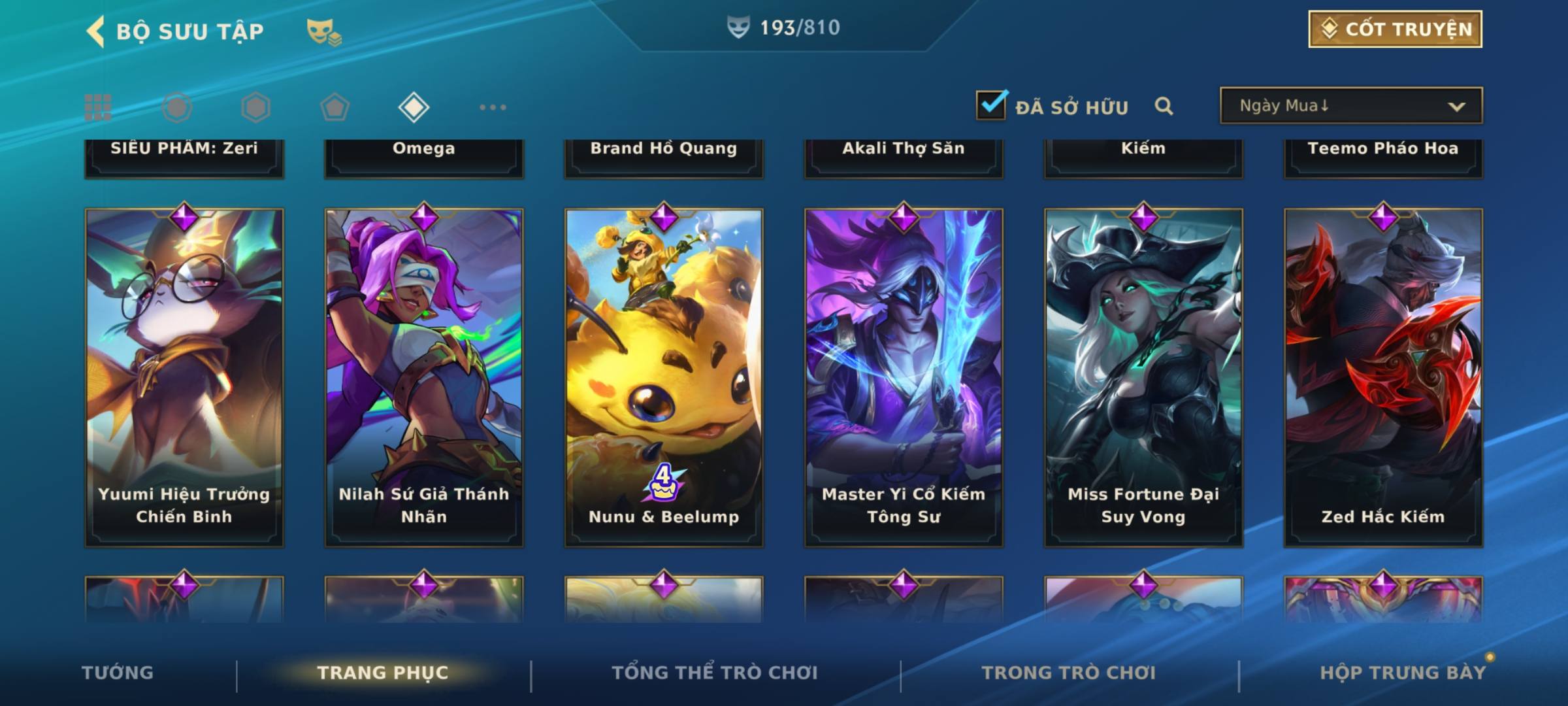This screenshot has height=706, width=1568.
Task: View Miss Fortune Đại Suy Vong skin
Action: coord(1143,377)
